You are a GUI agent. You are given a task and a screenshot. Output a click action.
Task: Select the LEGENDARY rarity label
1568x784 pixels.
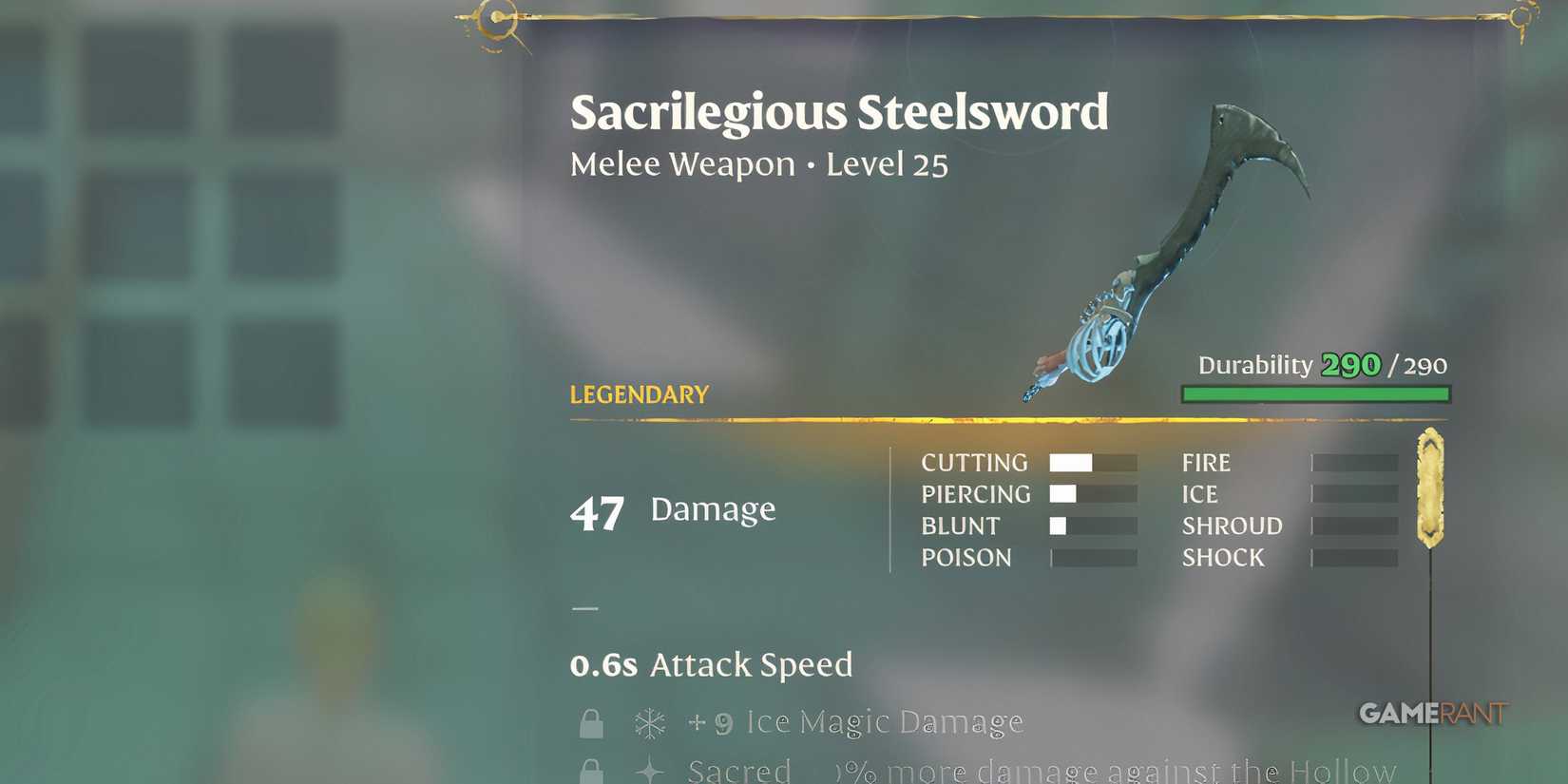point(638,394)
